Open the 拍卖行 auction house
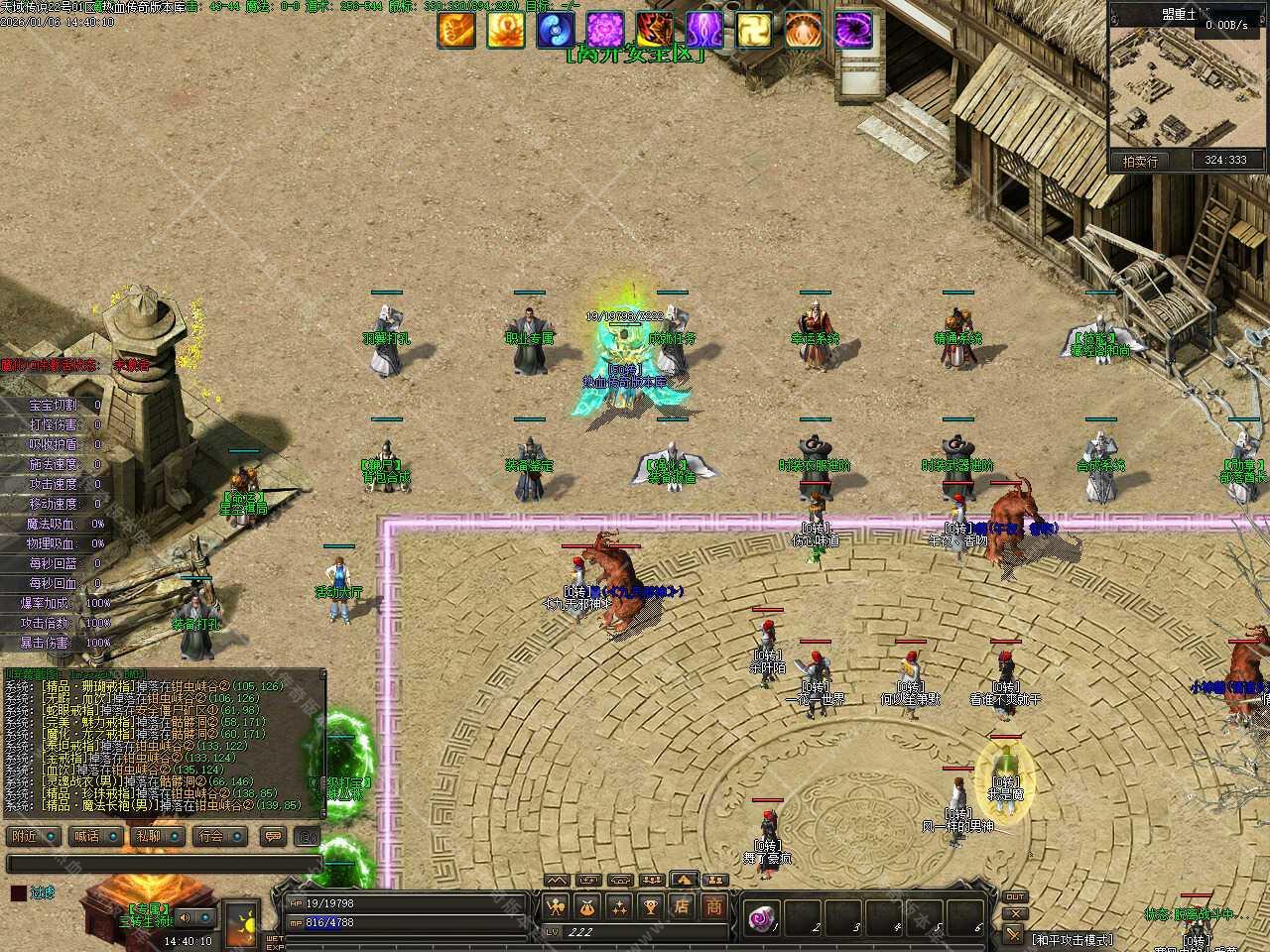Image resolution: width=1270 pixels, height=952 pixels. pos(1140,161)
